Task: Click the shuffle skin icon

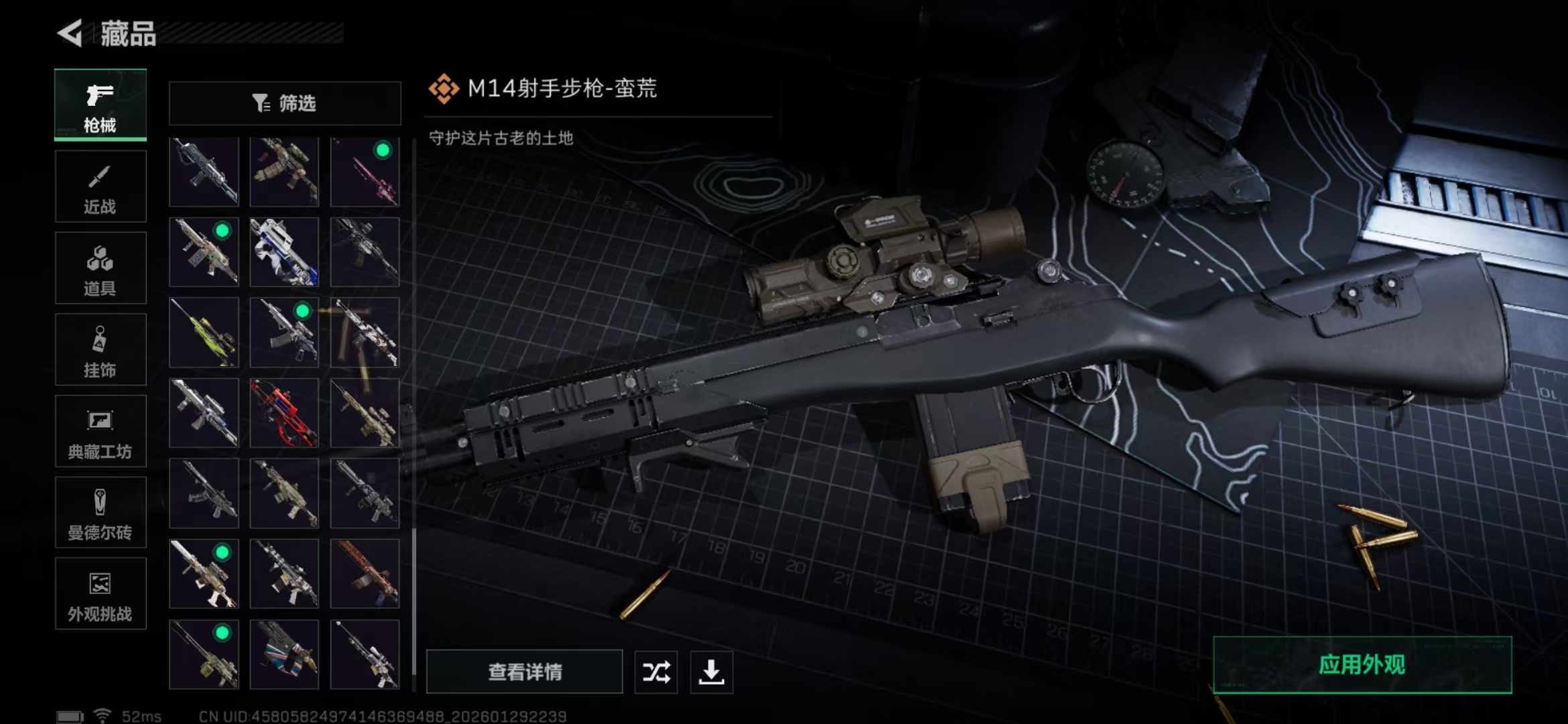Action: 655,672
